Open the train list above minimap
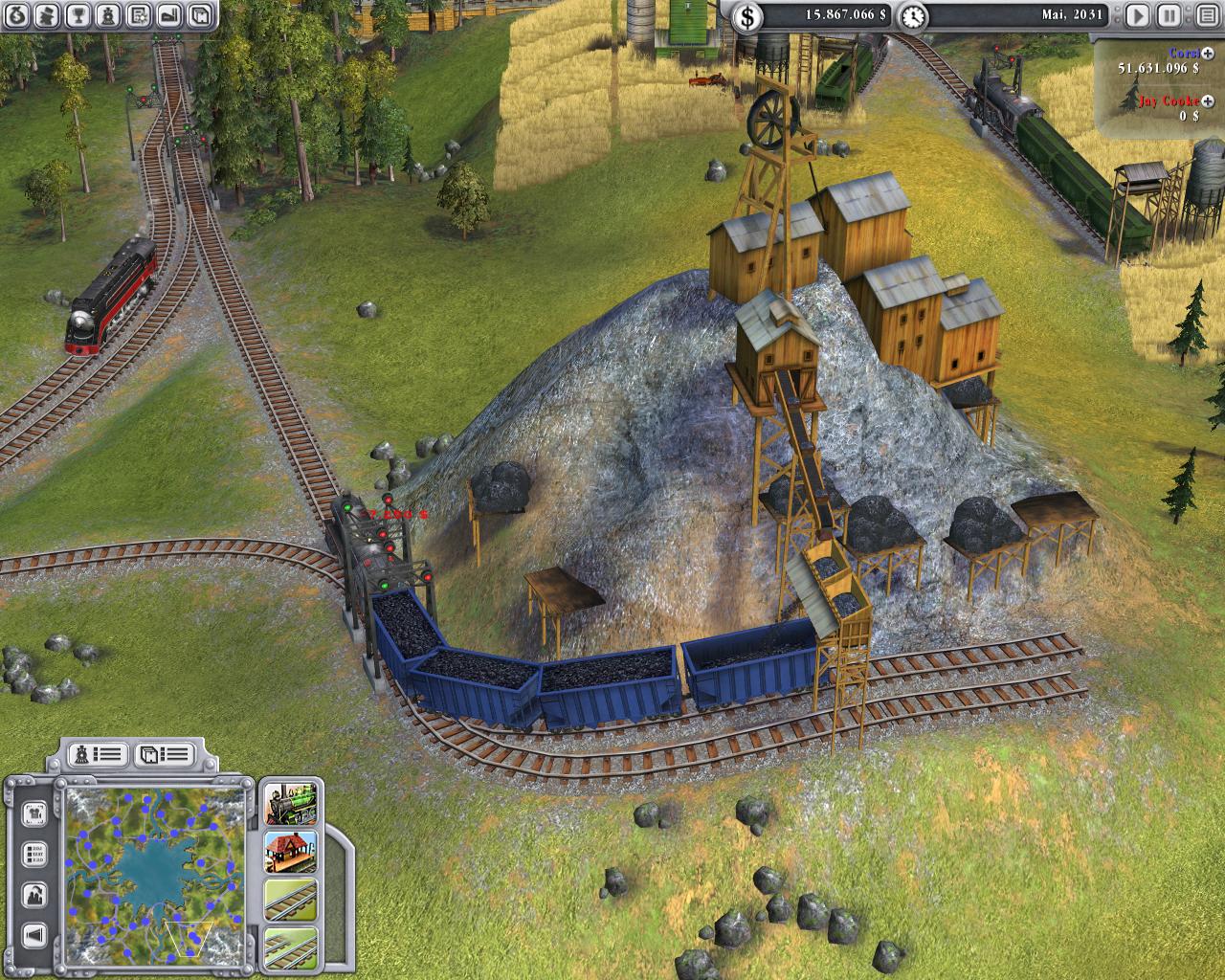This screenshot has height=980, width=1225. click(100, 755)
